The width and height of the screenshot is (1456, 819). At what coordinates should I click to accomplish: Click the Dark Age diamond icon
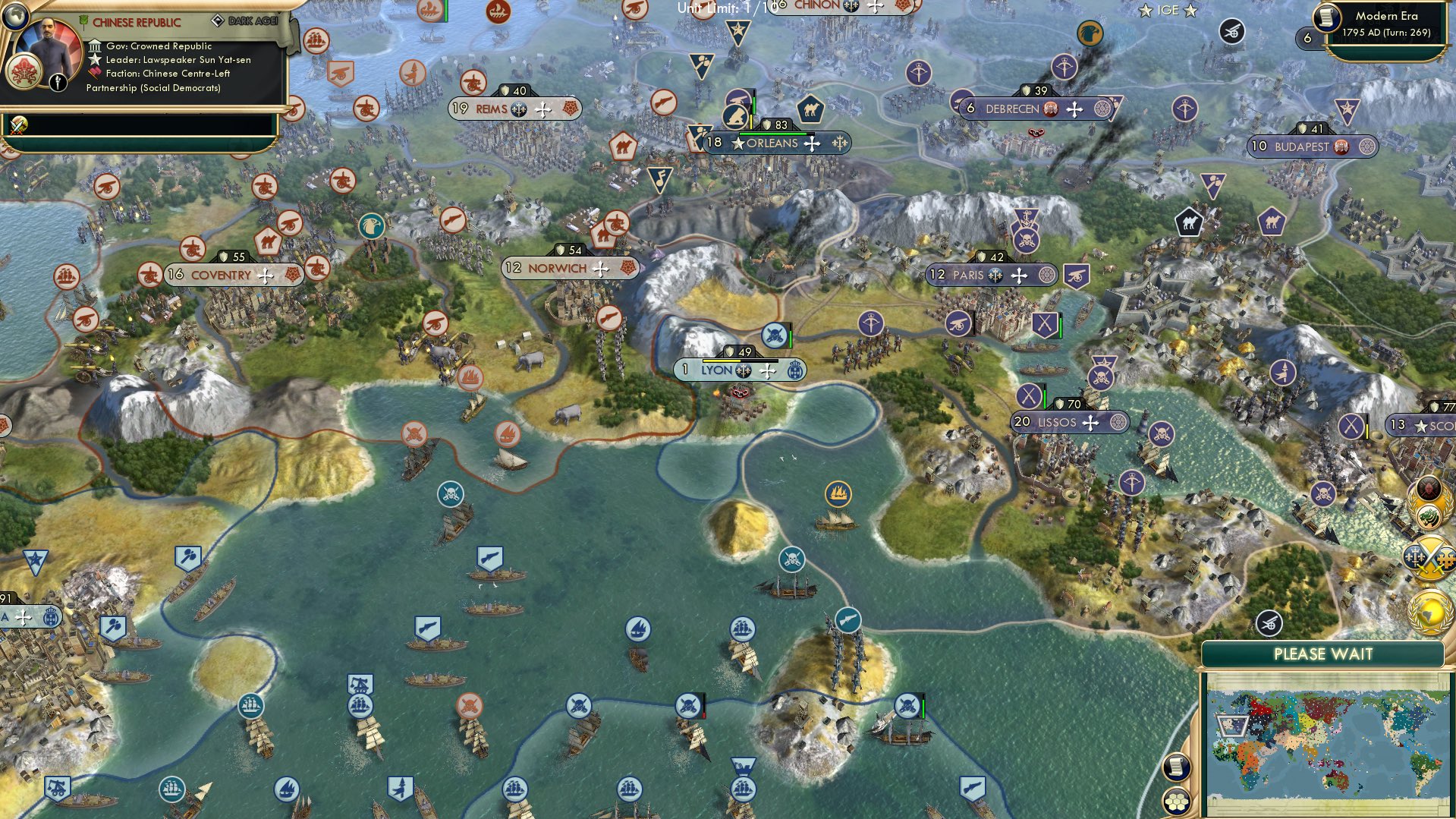pos(219,21)
